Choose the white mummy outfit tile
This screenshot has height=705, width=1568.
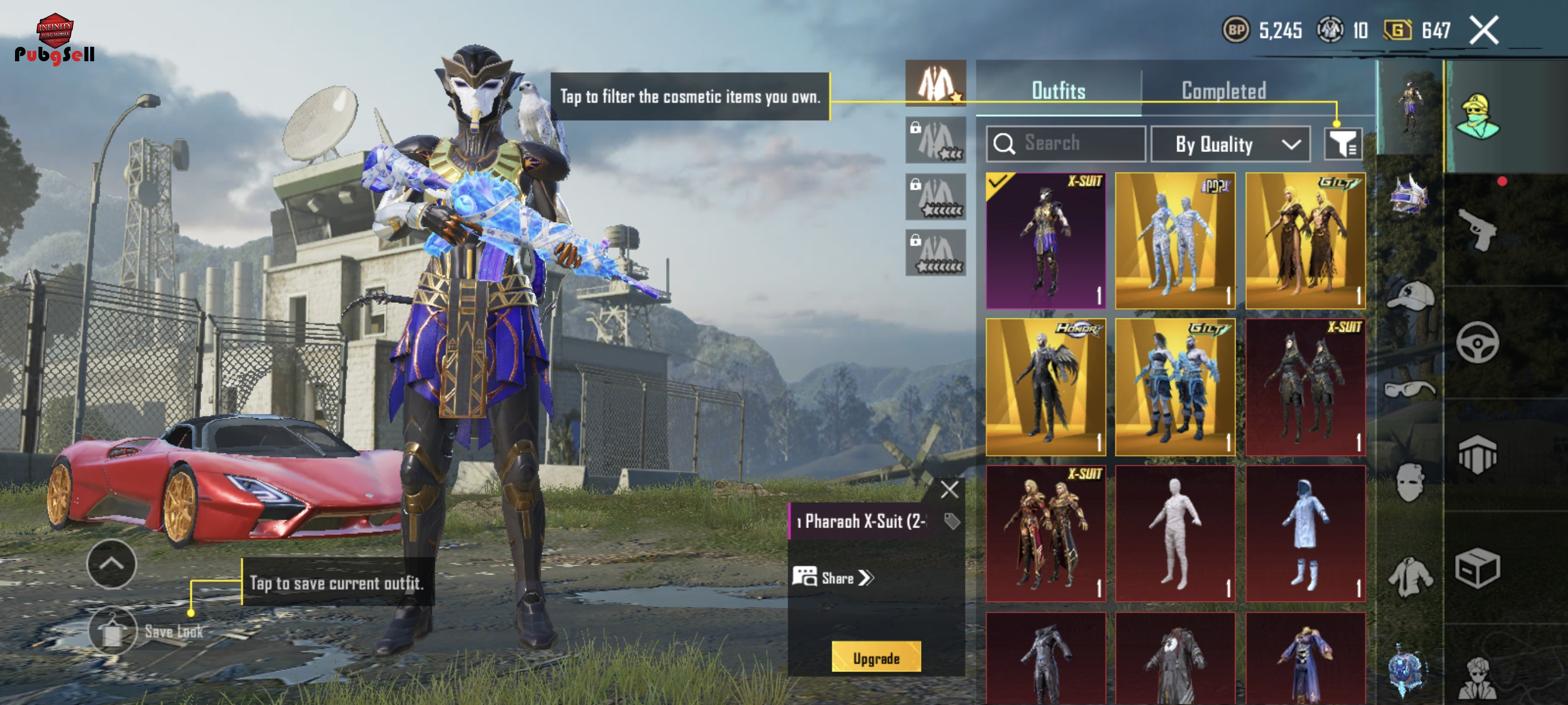tap(1175, 533)
